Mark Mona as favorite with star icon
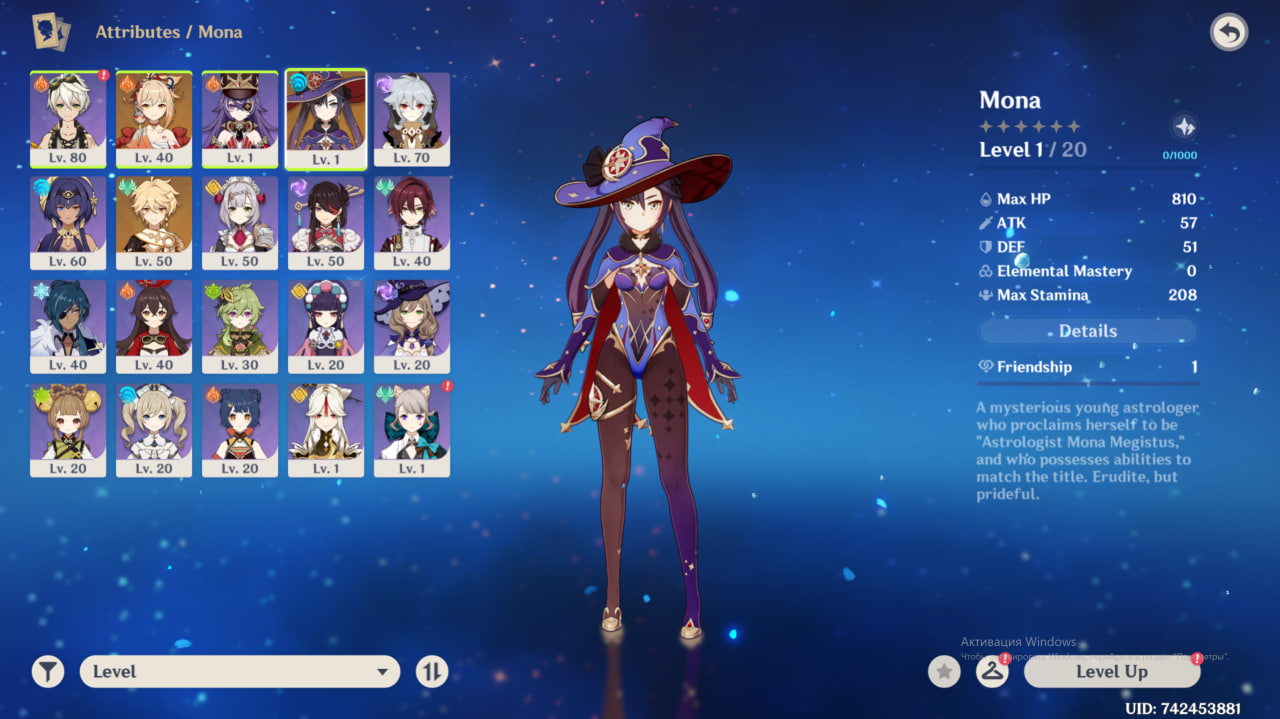 (x=944, y=672)
